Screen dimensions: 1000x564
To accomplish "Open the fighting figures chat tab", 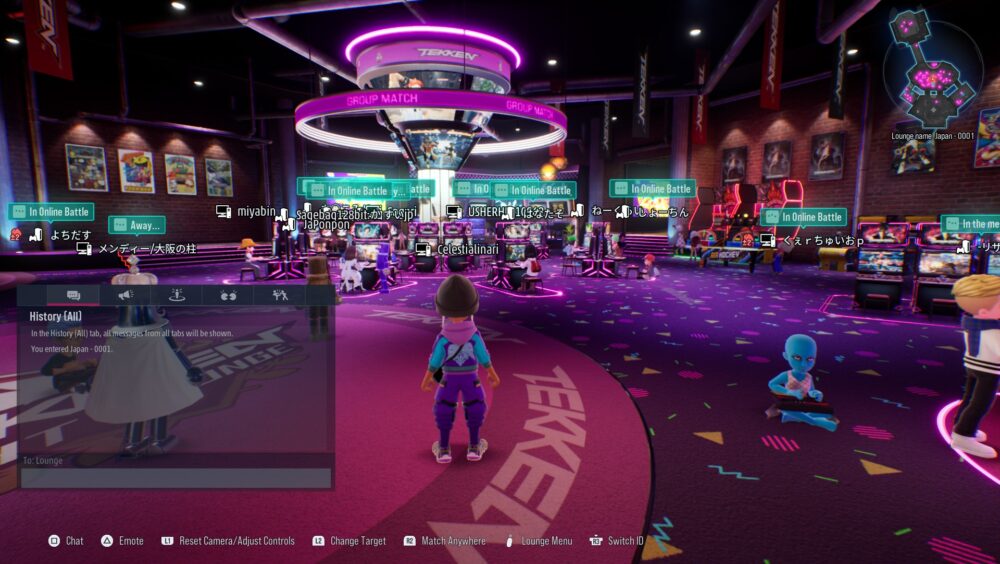I will (x=279, y=295).
